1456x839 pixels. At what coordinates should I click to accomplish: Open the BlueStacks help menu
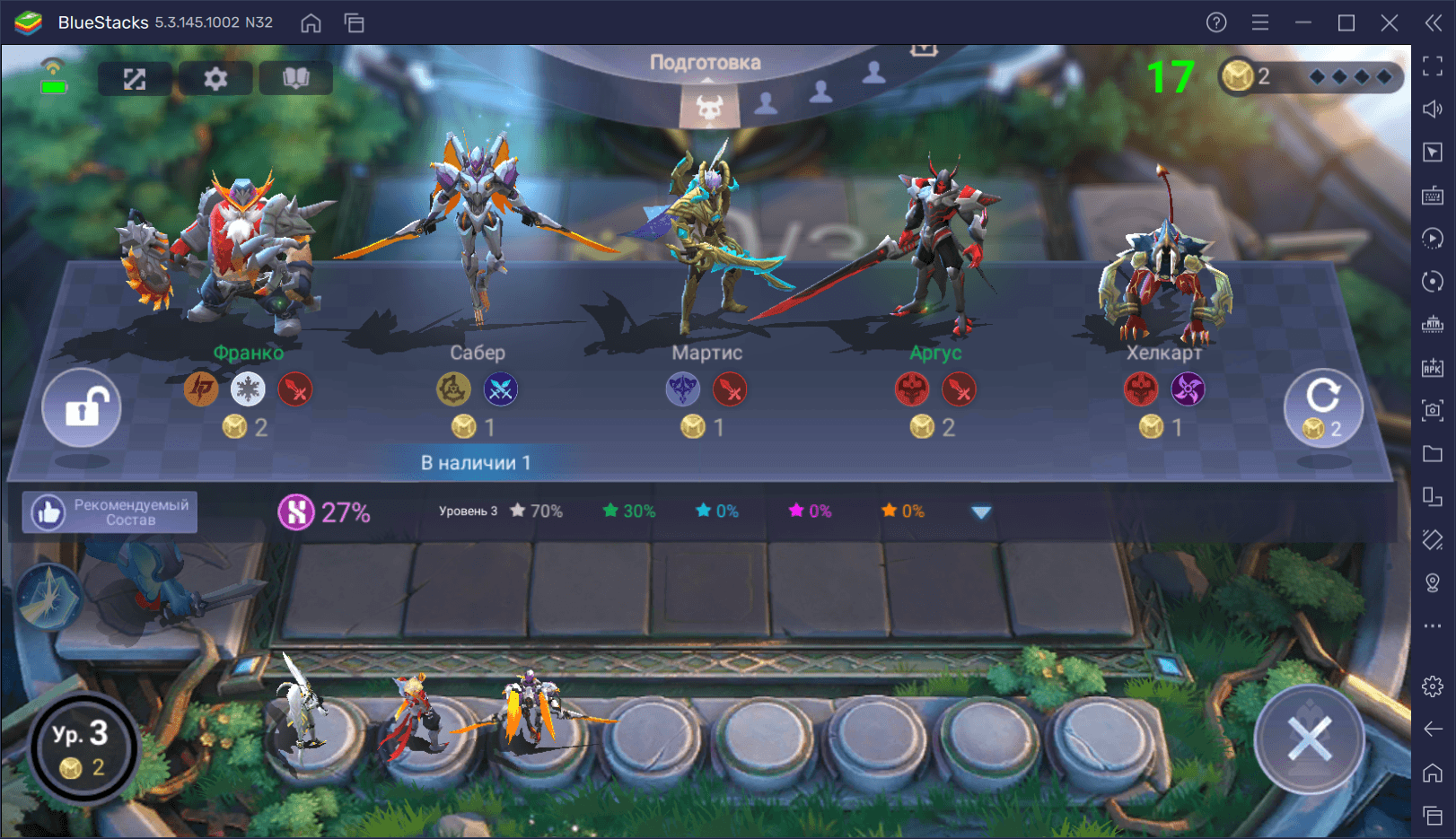point(1216,22)
